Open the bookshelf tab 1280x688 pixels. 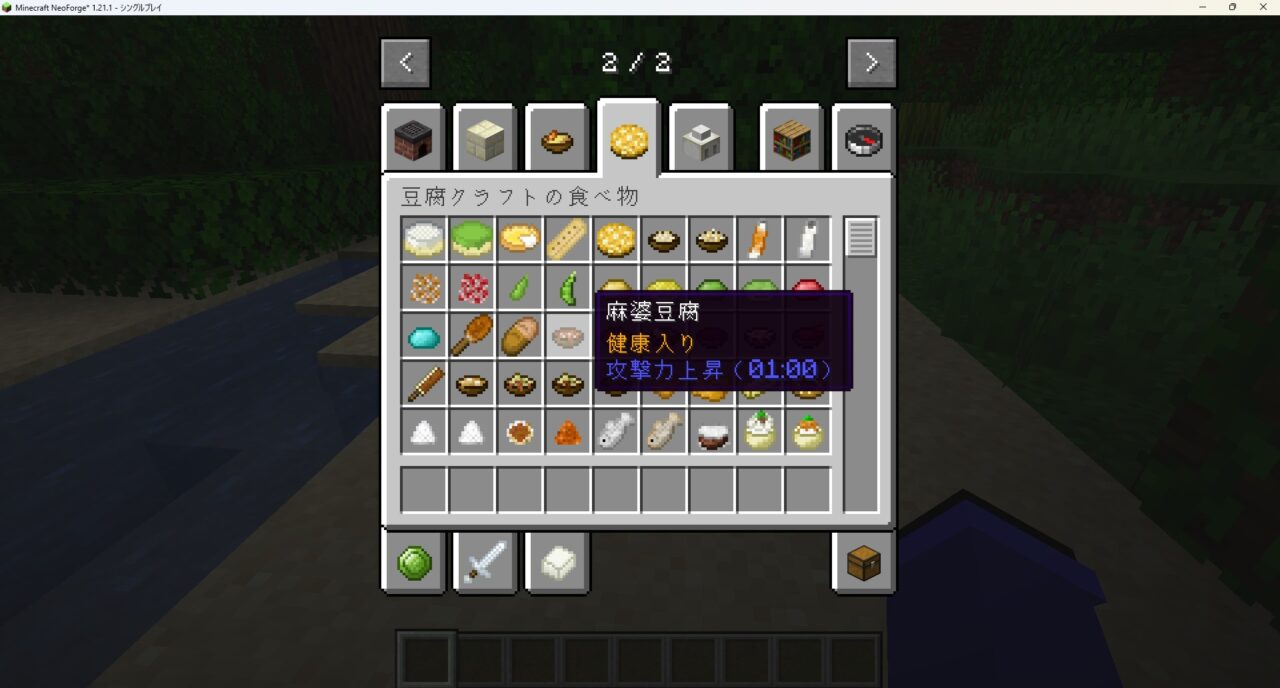click(x=791, y=141)
